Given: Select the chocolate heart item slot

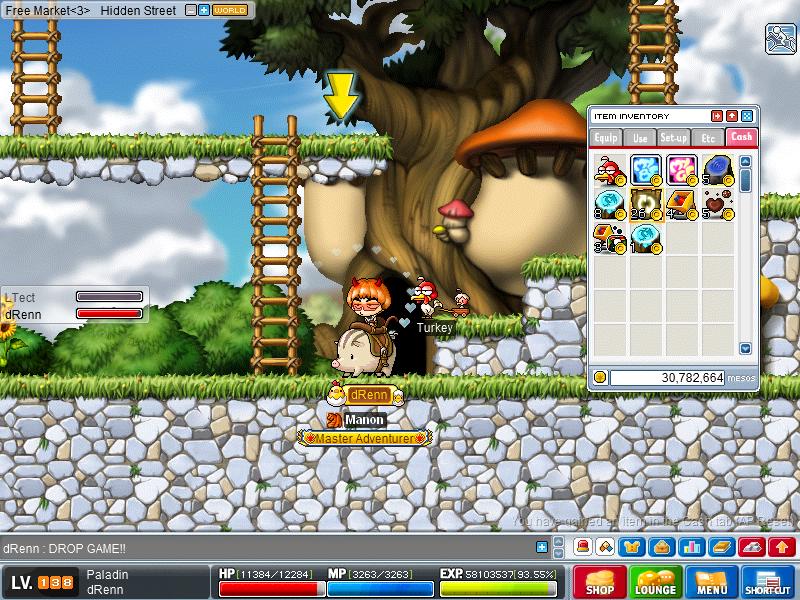Looking at the screenshot, I should tap(715, 204).
